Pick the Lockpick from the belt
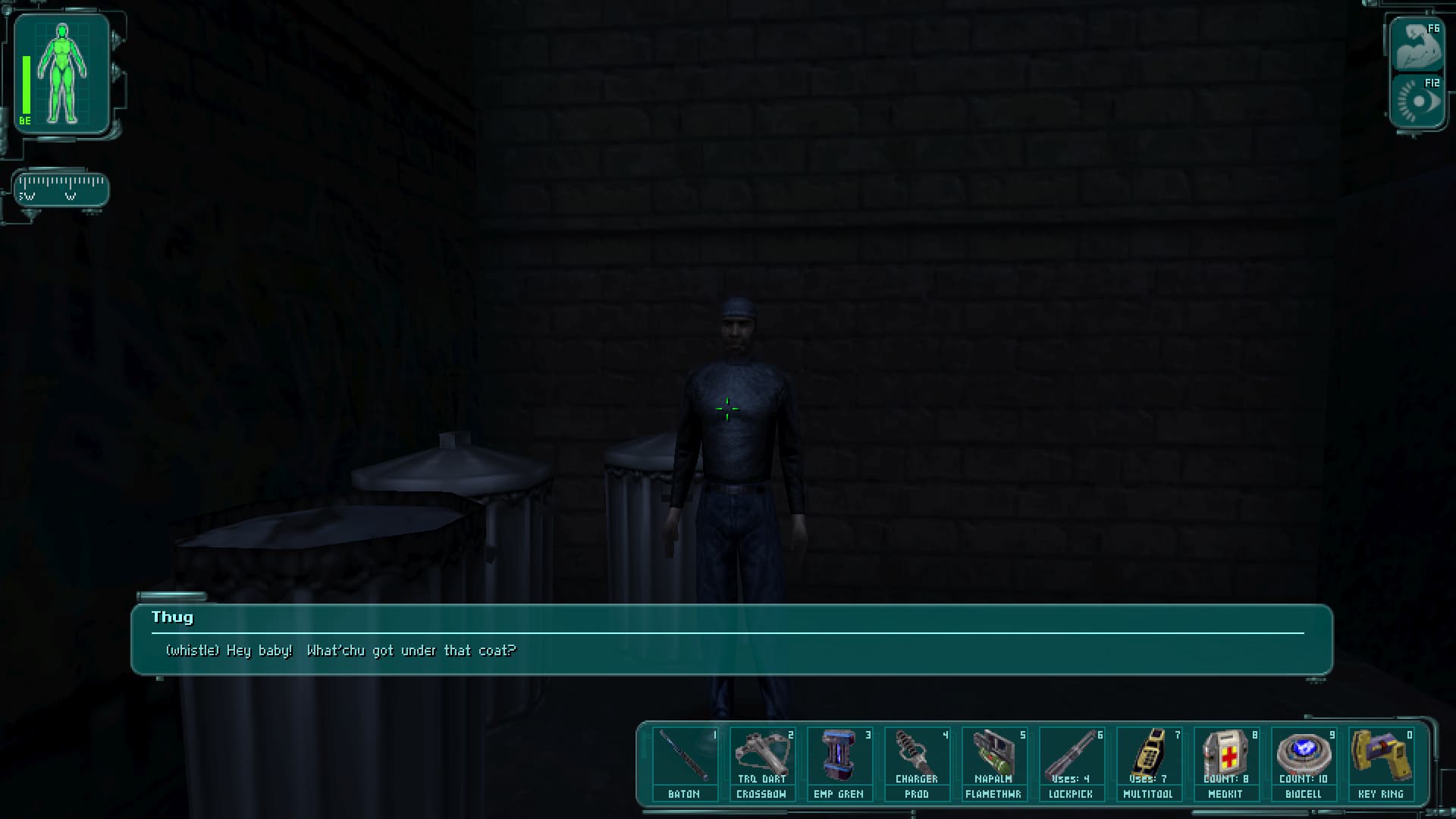This screenshot has height=819, width=1456. point(1071,763)
